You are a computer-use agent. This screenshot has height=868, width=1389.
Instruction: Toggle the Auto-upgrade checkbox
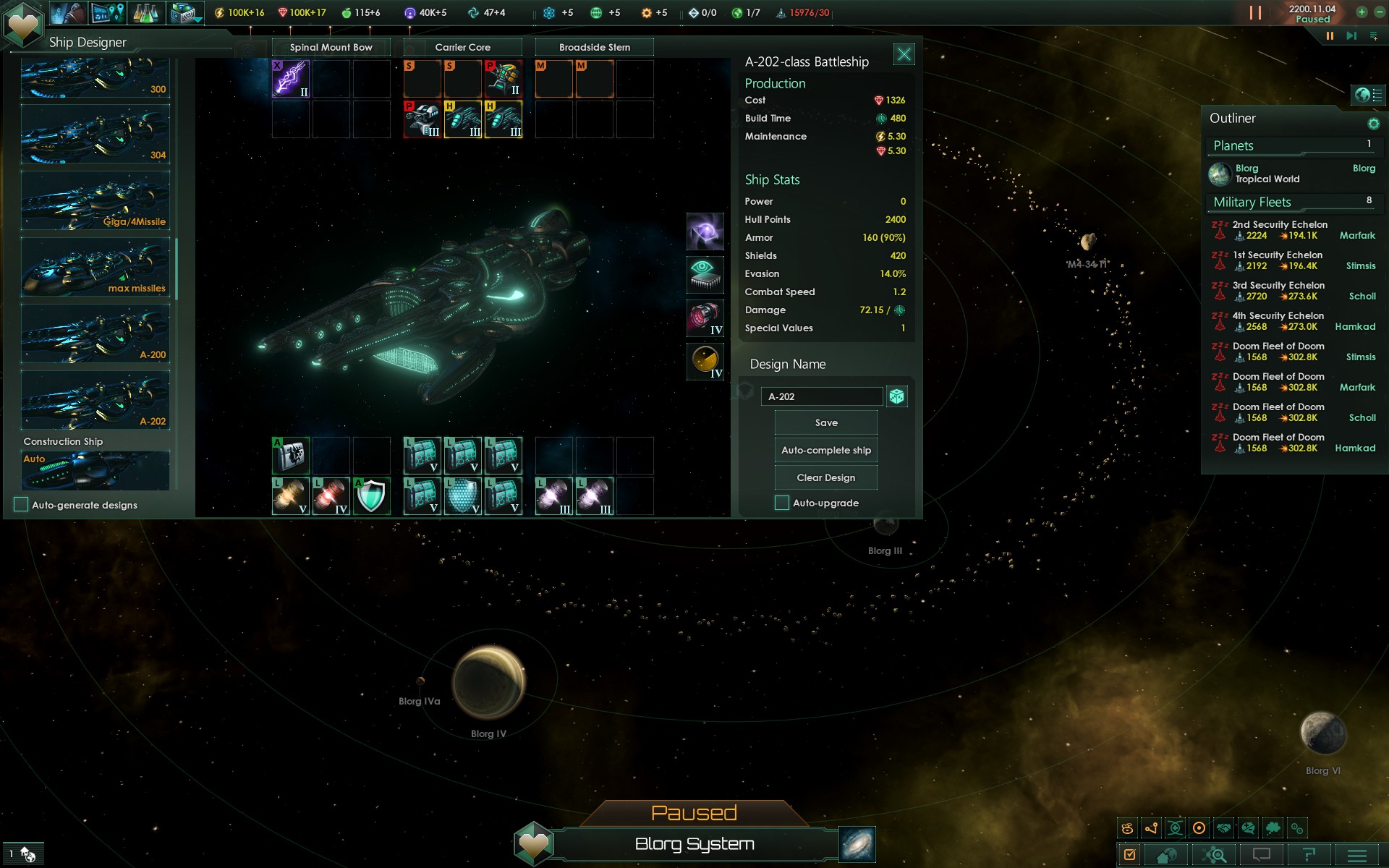[x=782, y=503]
